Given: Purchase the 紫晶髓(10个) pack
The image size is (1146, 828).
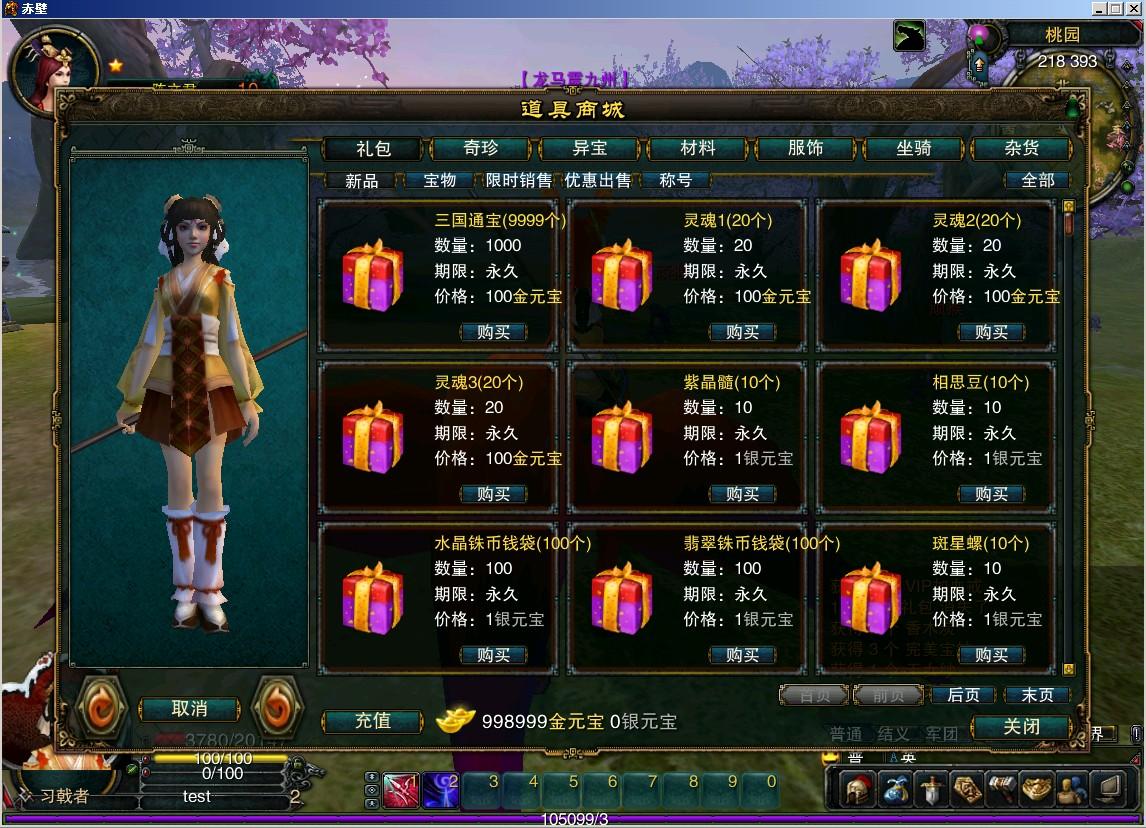Looking at the screenshot, I should tap(742, 494).
